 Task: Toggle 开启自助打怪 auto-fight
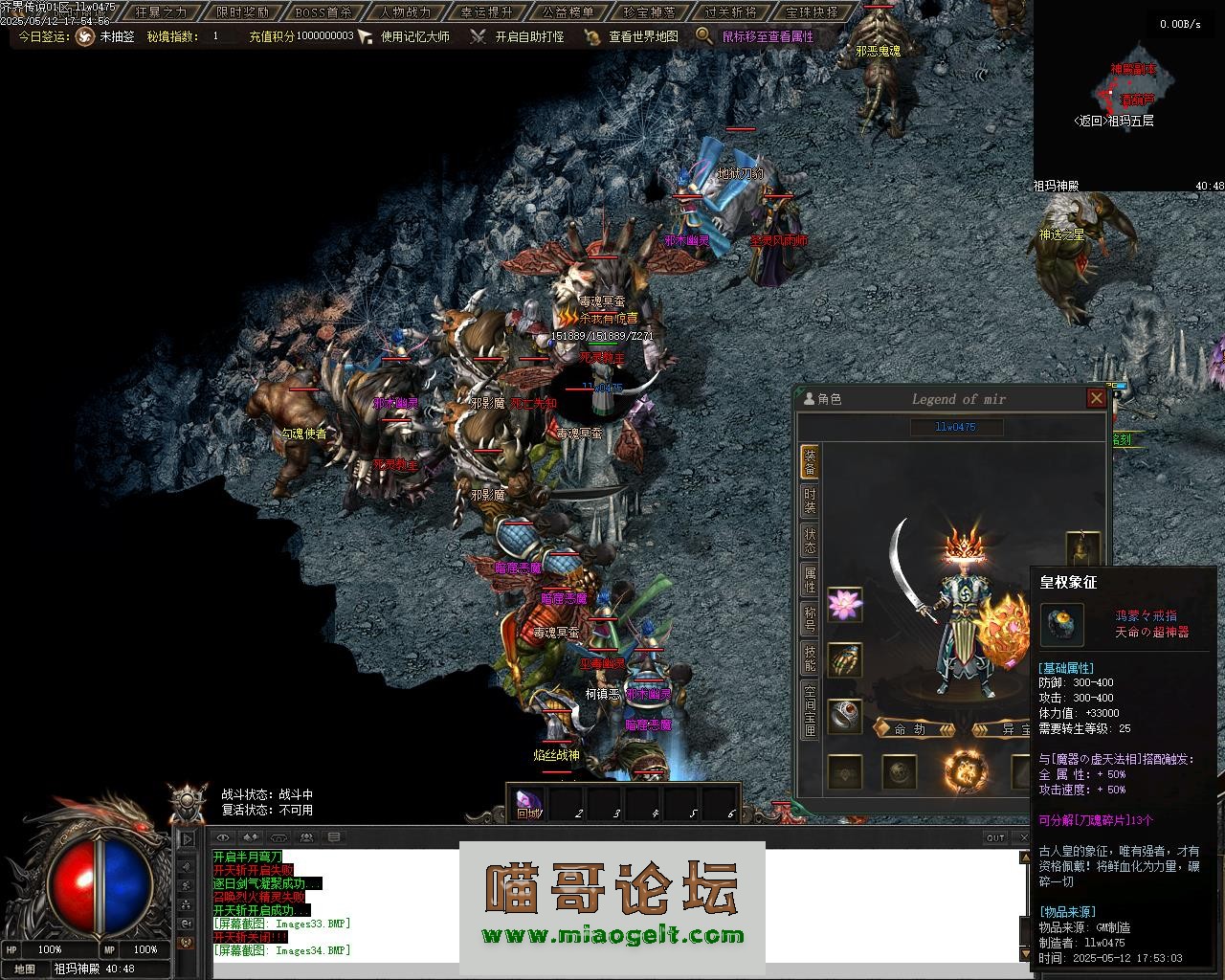(x=529, y=36)
